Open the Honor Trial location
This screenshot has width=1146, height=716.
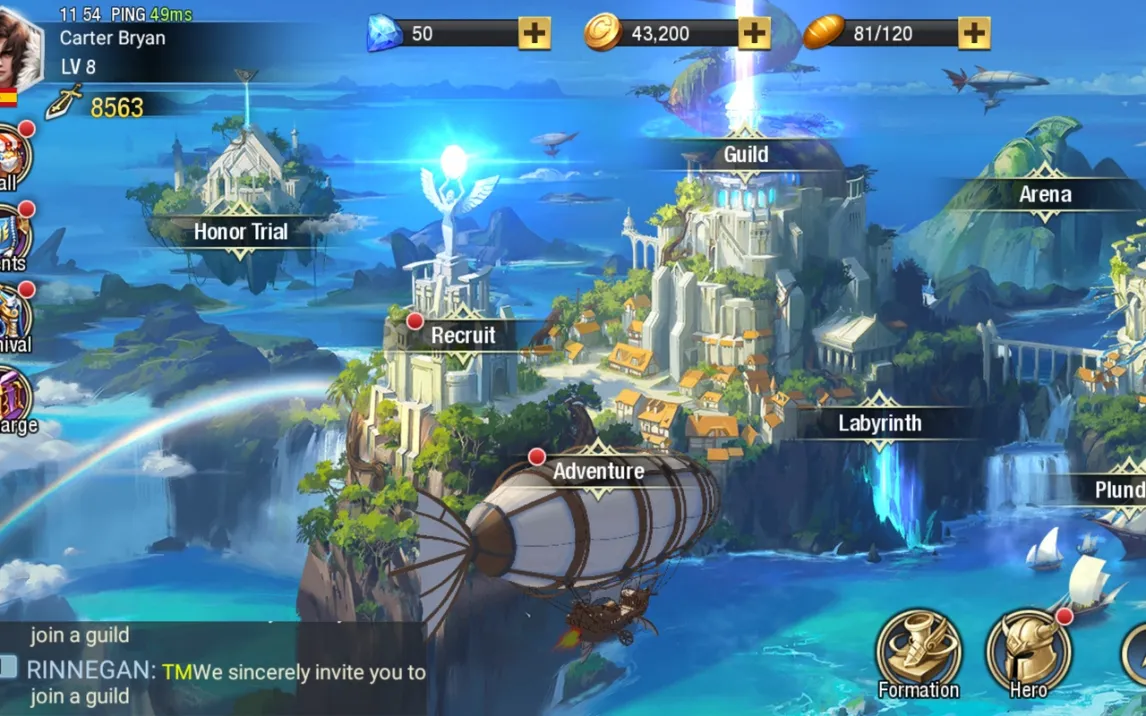click(x=240, y=232)
